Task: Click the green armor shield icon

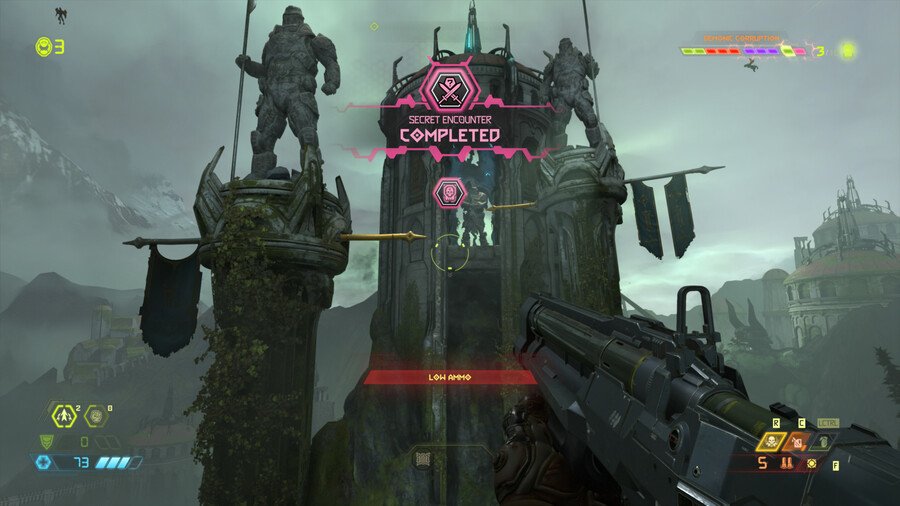Action: 44,440
